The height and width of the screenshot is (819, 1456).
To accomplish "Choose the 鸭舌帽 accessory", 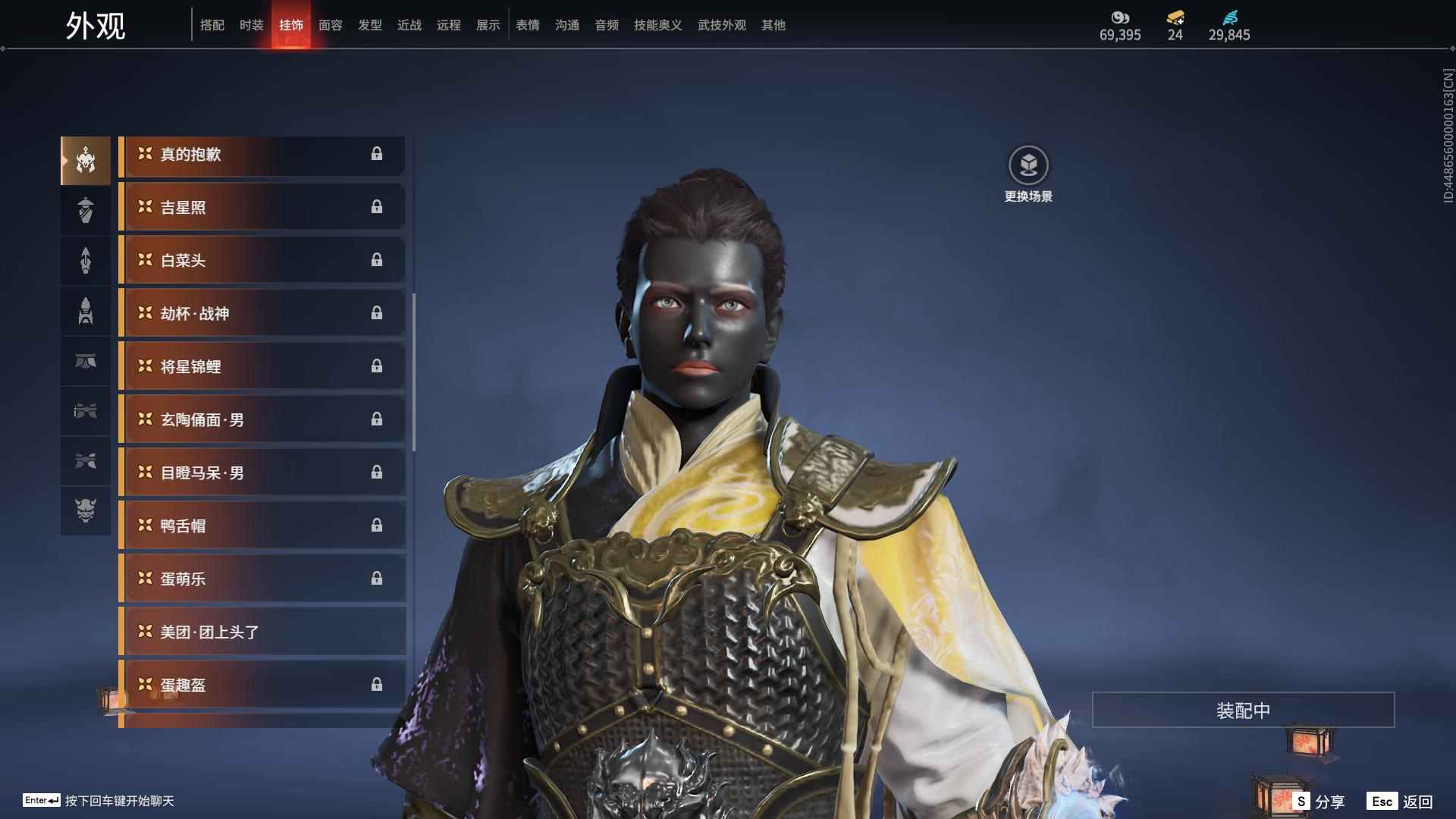I will pos(262,526).
